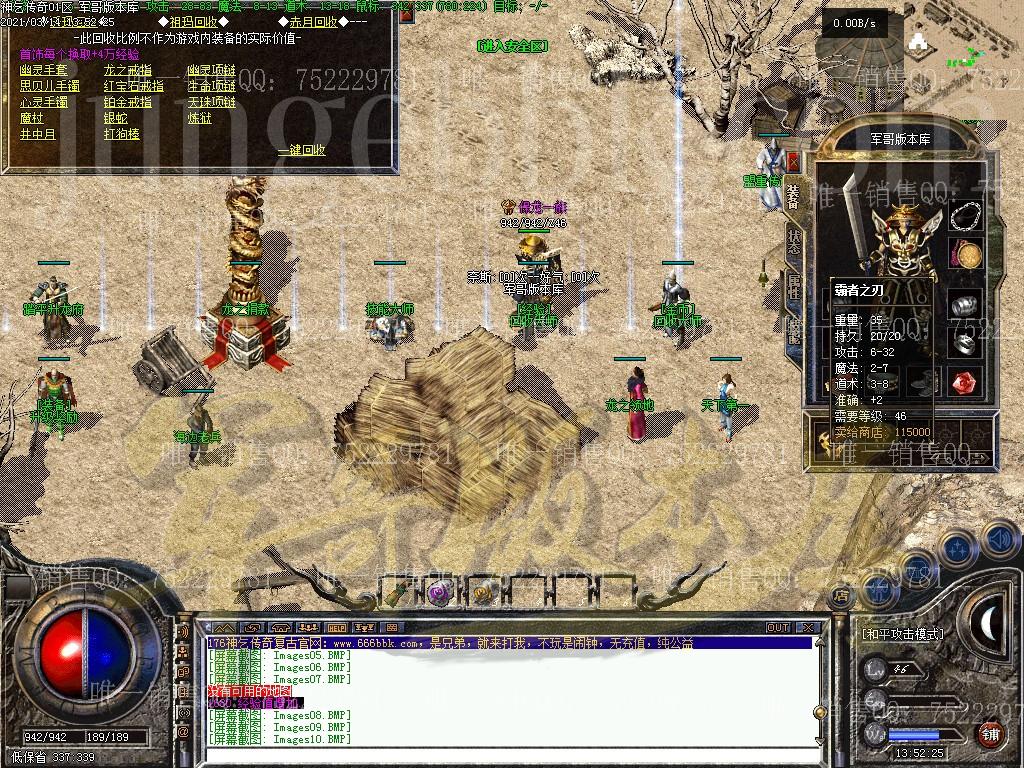Close the character equipment panel
This screenshot has height=768, width=1024.
pos(793,160)
